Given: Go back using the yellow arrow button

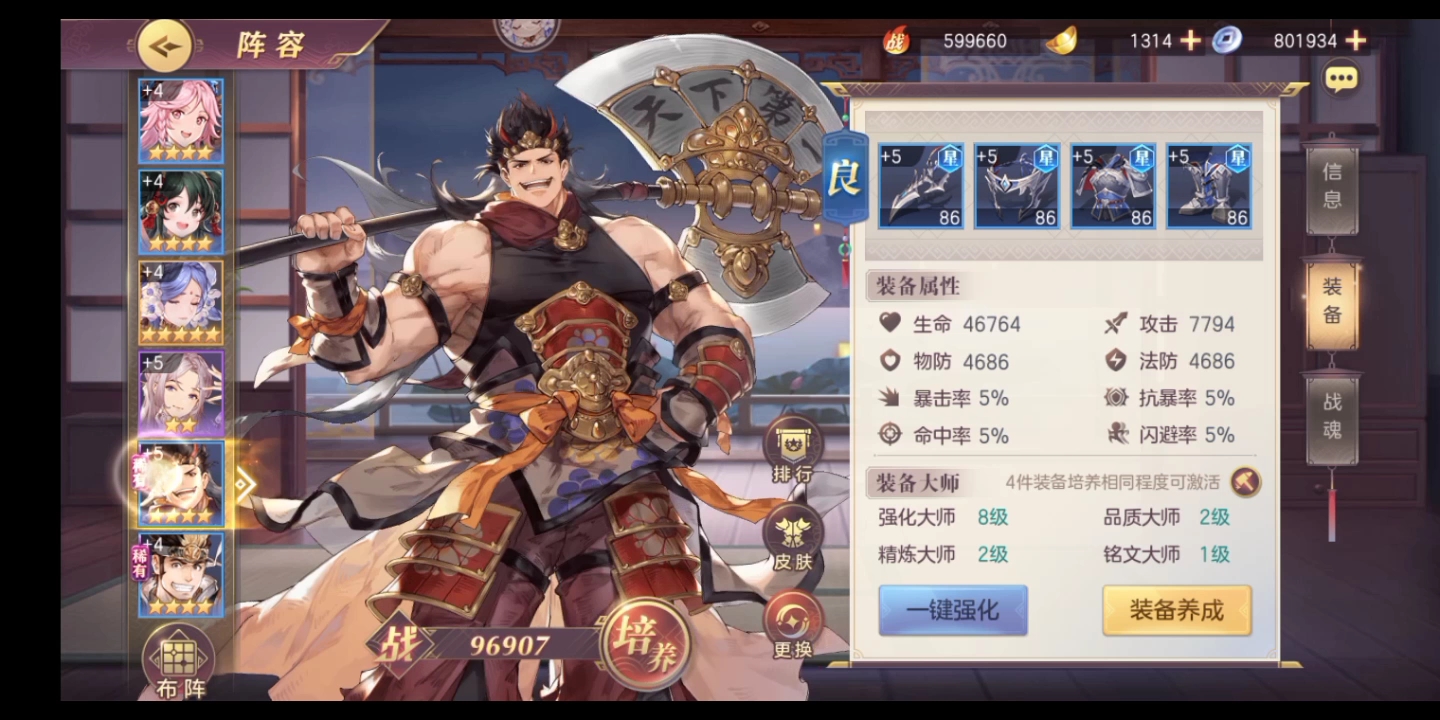Looking at the screenshot, I should click(165, 45).
